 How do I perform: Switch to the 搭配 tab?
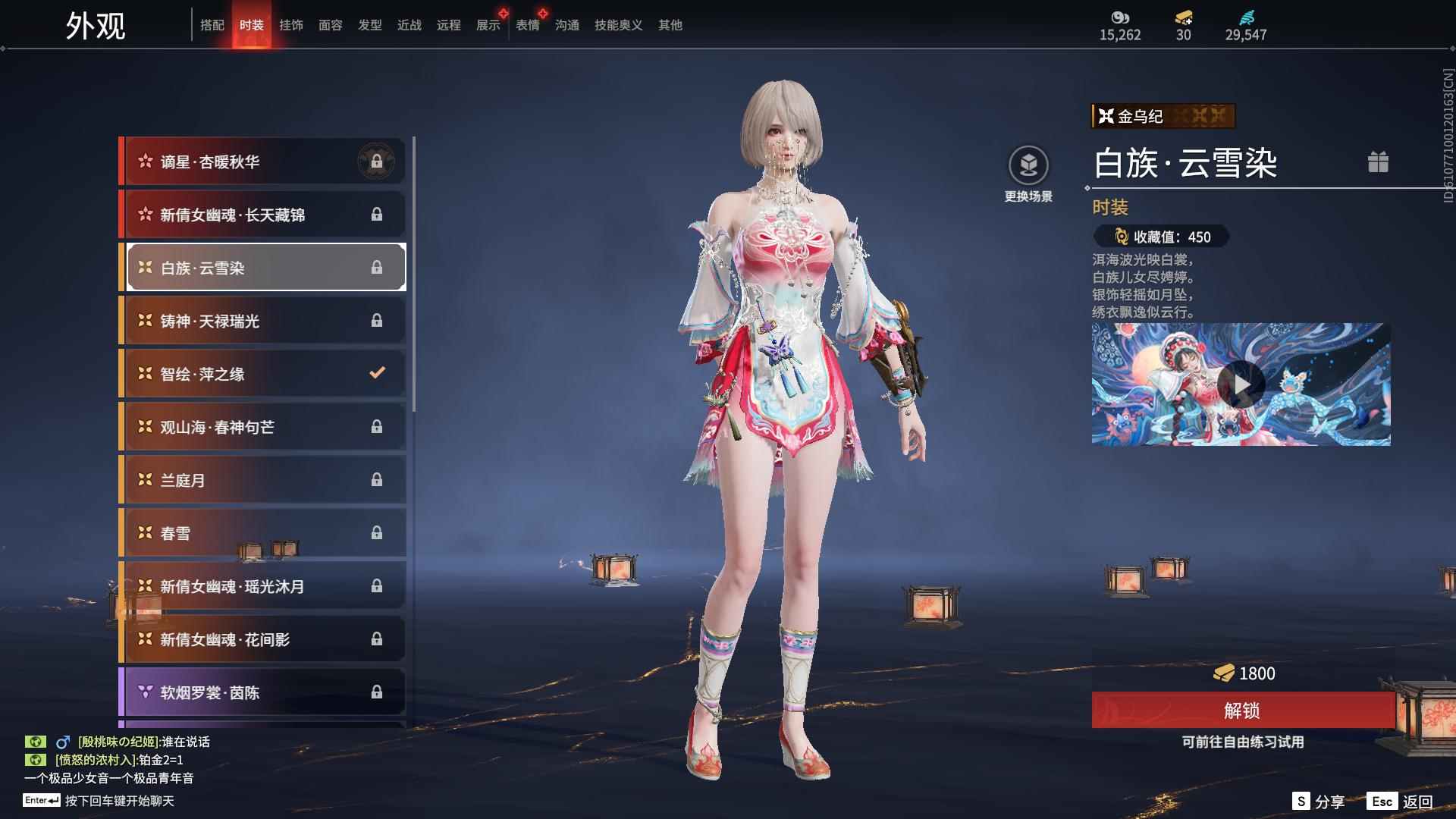click(212, 25)
